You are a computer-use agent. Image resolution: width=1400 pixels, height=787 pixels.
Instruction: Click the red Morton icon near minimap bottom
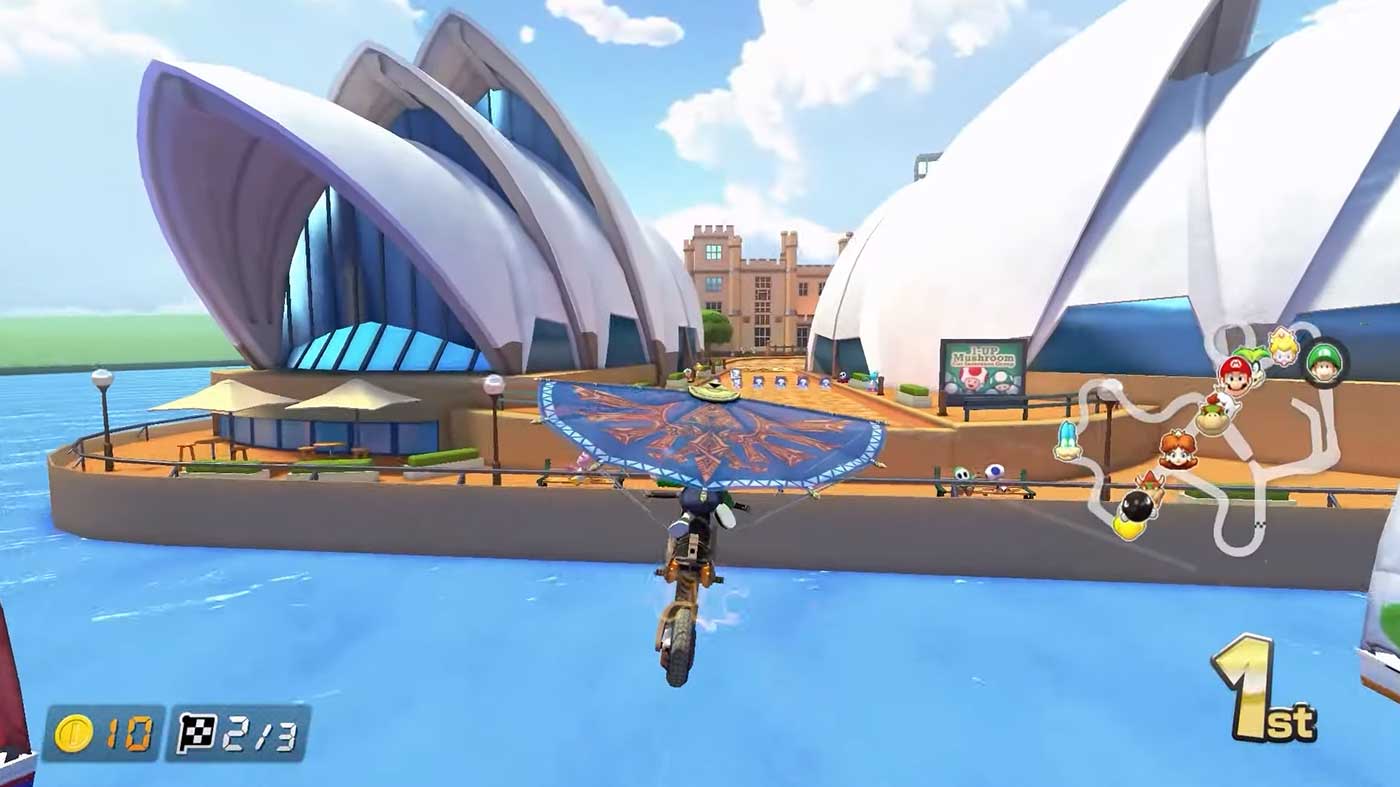tap(1149, 482)
